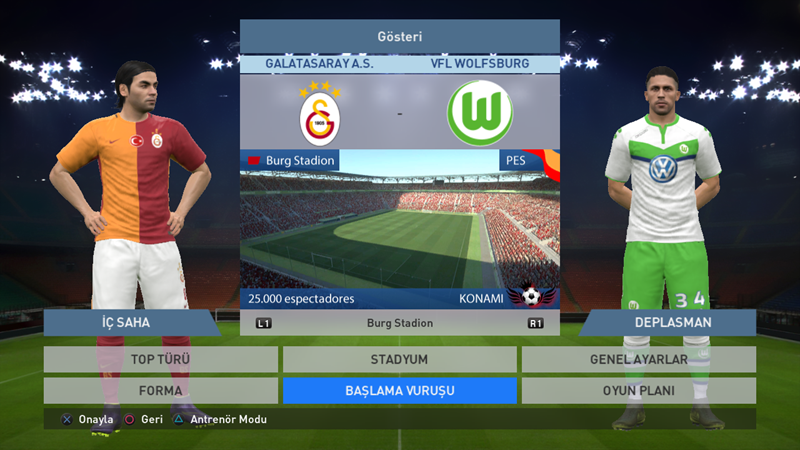Click the VfL Wolfsburg club crest

tap(479, 114)
